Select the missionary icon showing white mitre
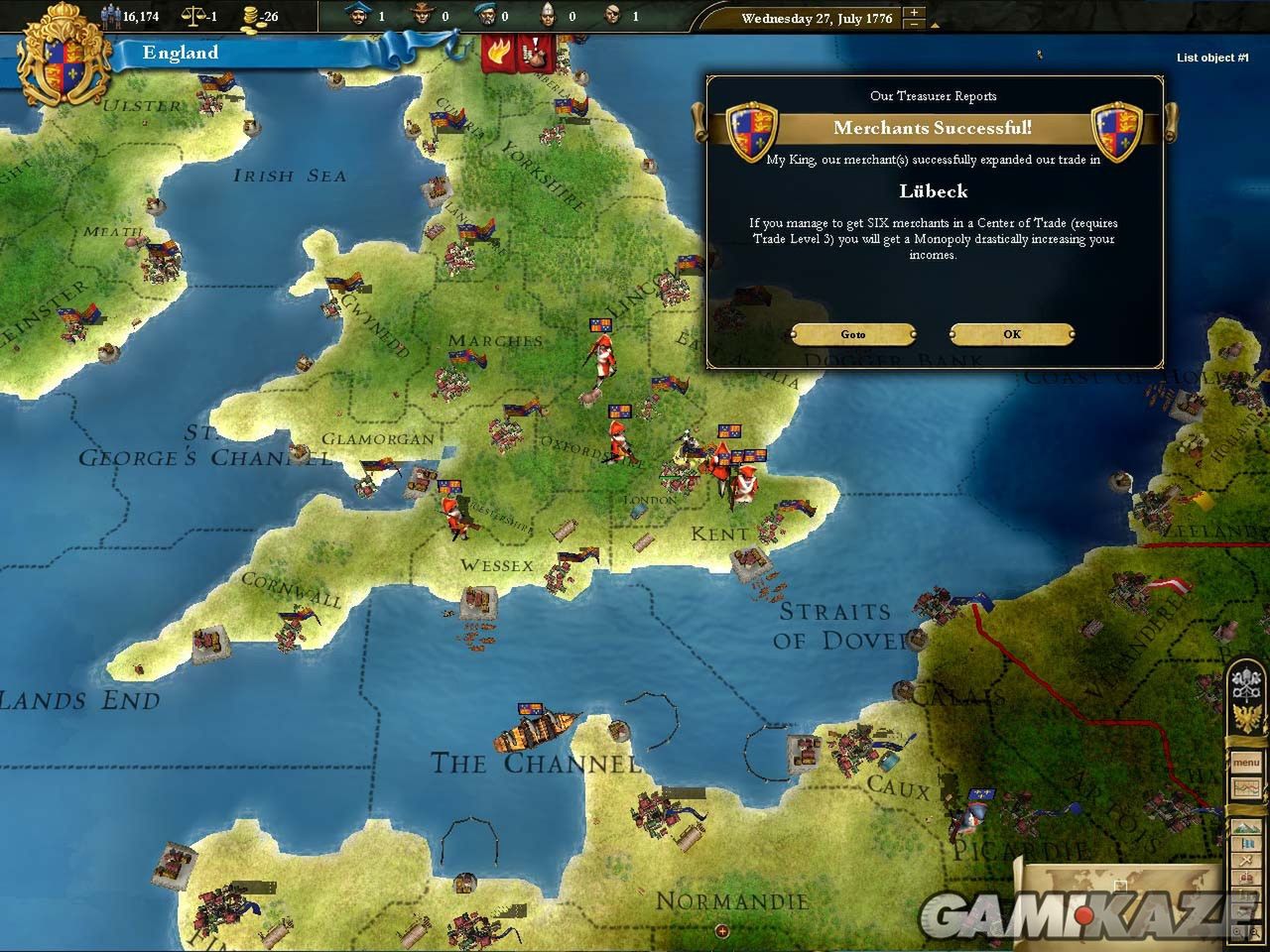This screenshot has height=952, width=1270. pos(547,15)
